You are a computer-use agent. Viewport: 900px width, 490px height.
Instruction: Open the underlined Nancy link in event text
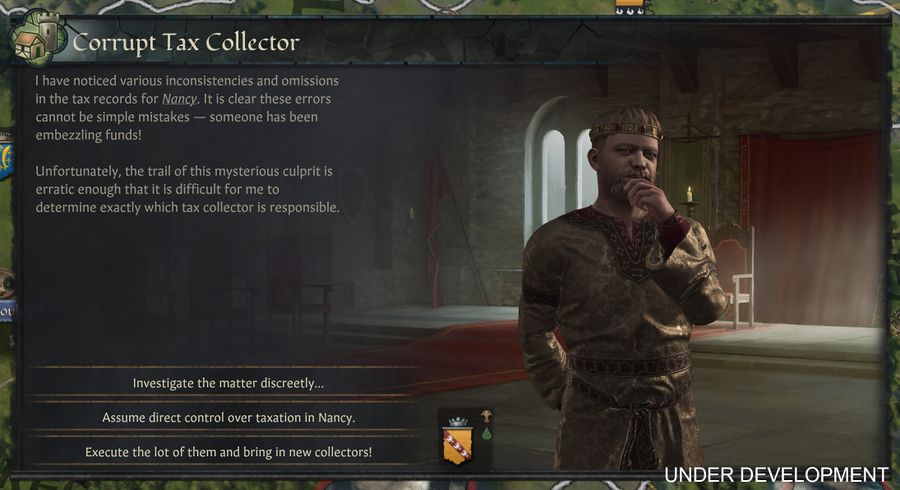point(180,99)
